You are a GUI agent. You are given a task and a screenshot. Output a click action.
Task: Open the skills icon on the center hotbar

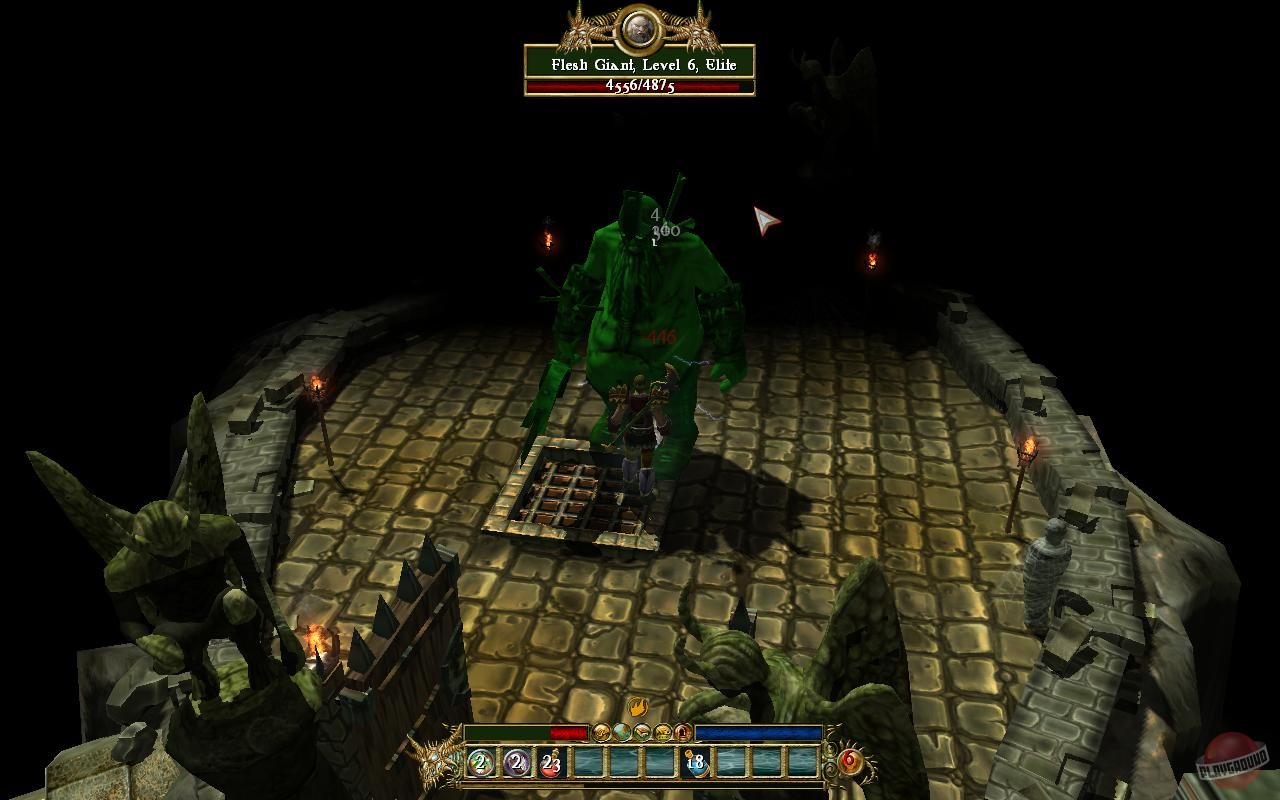click(x=664, y=732)
